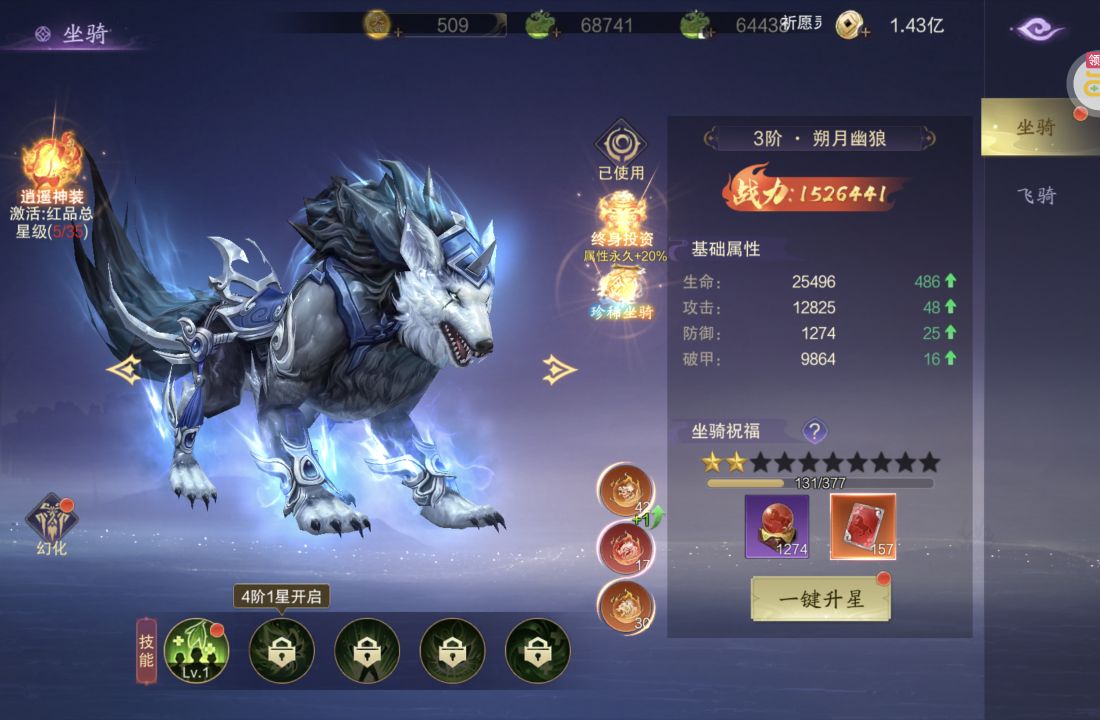Open the 坐骑祝福 question mark help
This screenshot has width=1100, height=720.
tap(815, 431)
